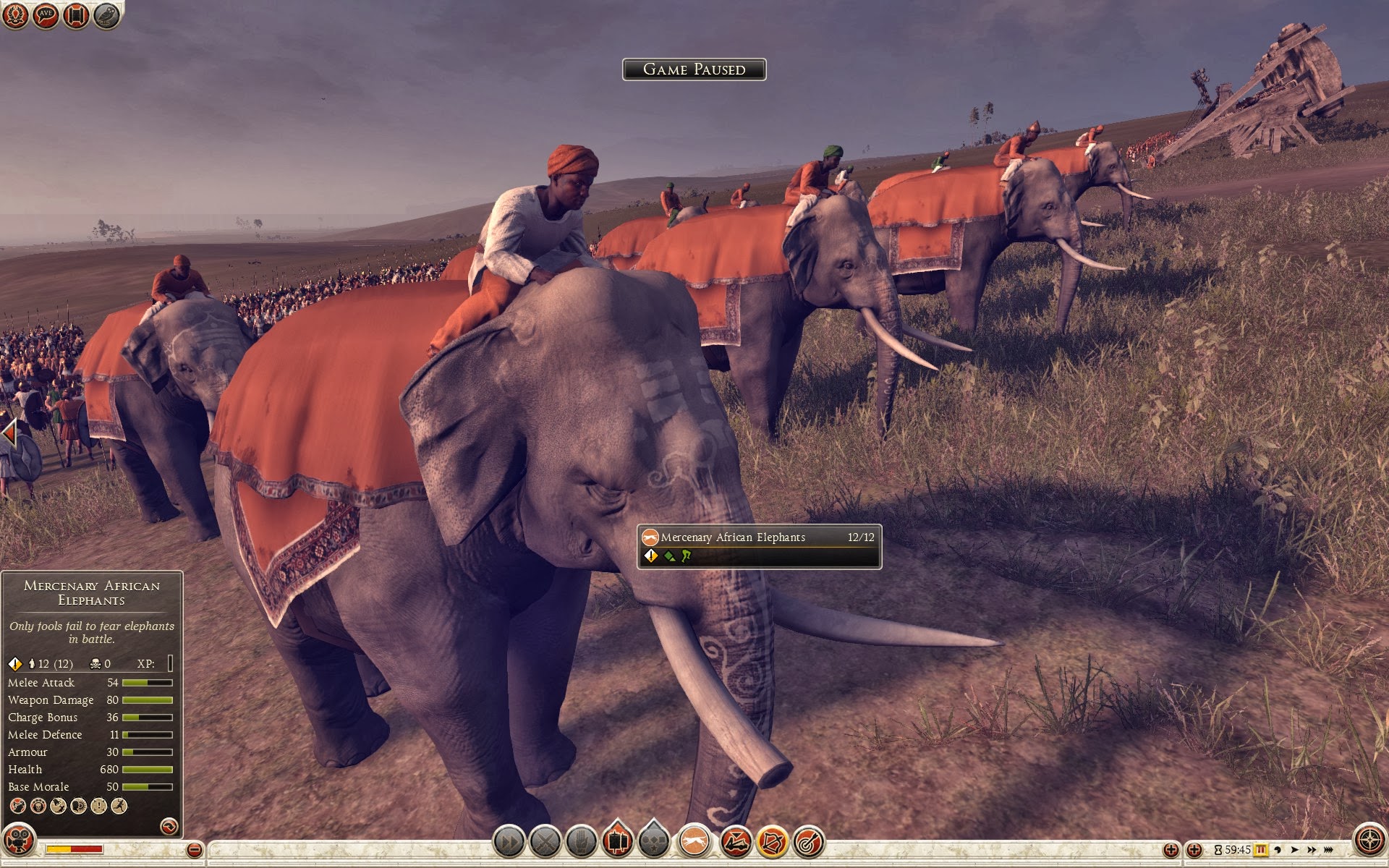Open the shapes formations button

click(654, 841)
